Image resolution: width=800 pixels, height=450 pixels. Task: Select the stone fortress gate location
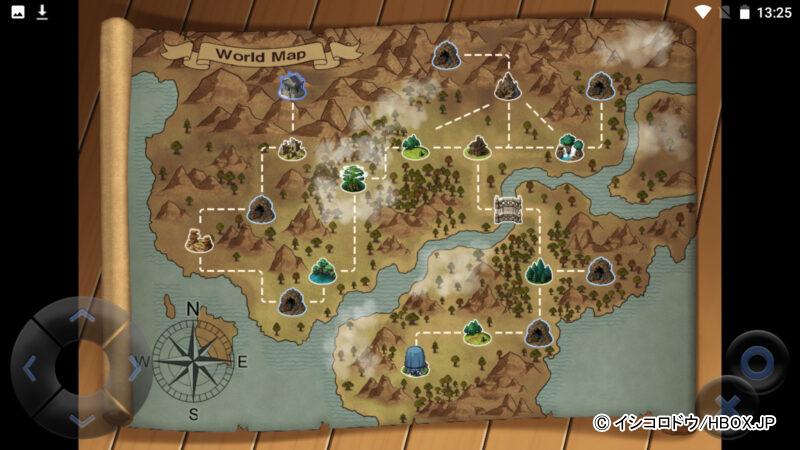(509, 209)
